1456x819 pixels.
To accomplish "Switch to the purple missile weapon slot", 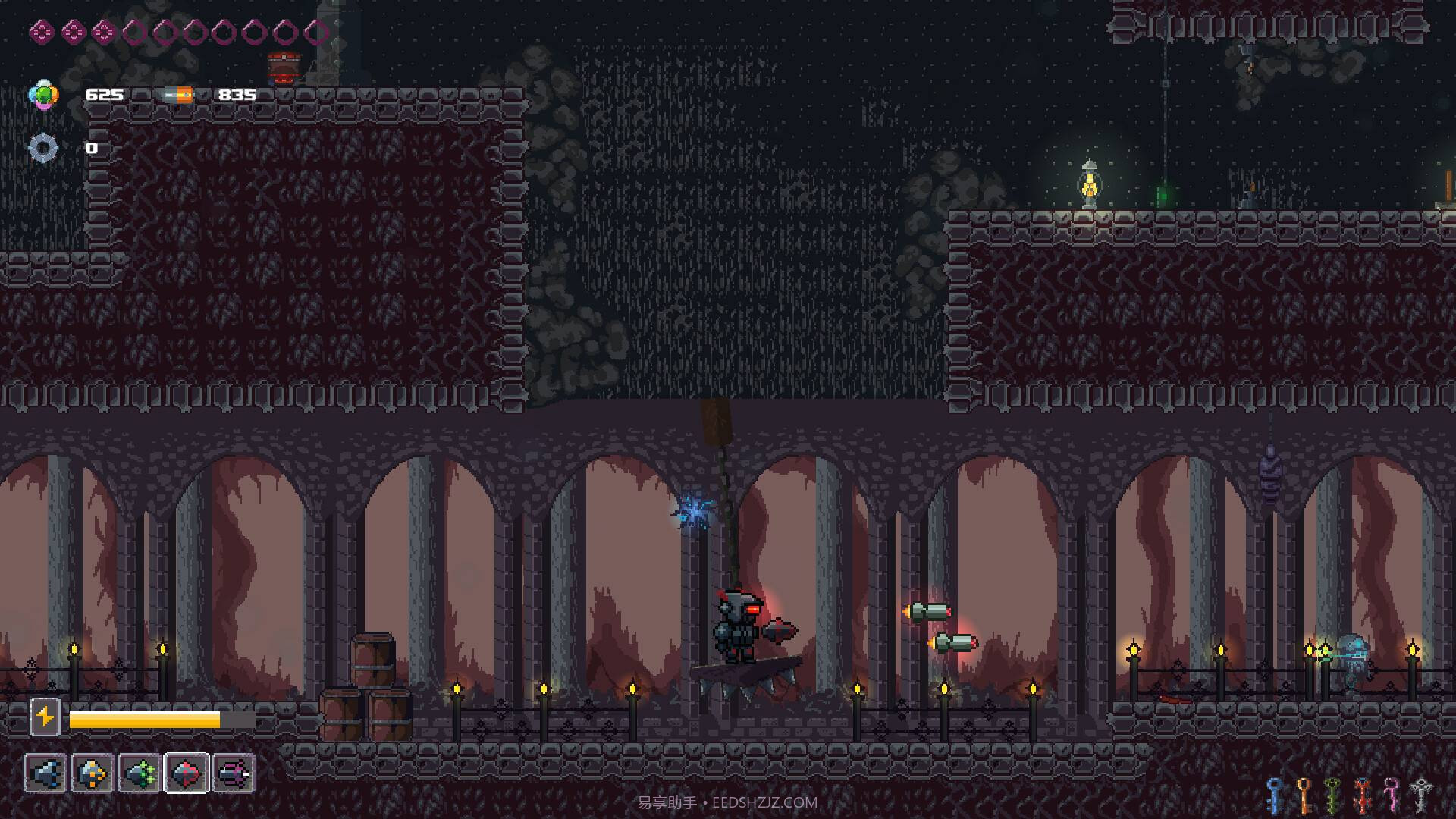I will pos(234,773).
